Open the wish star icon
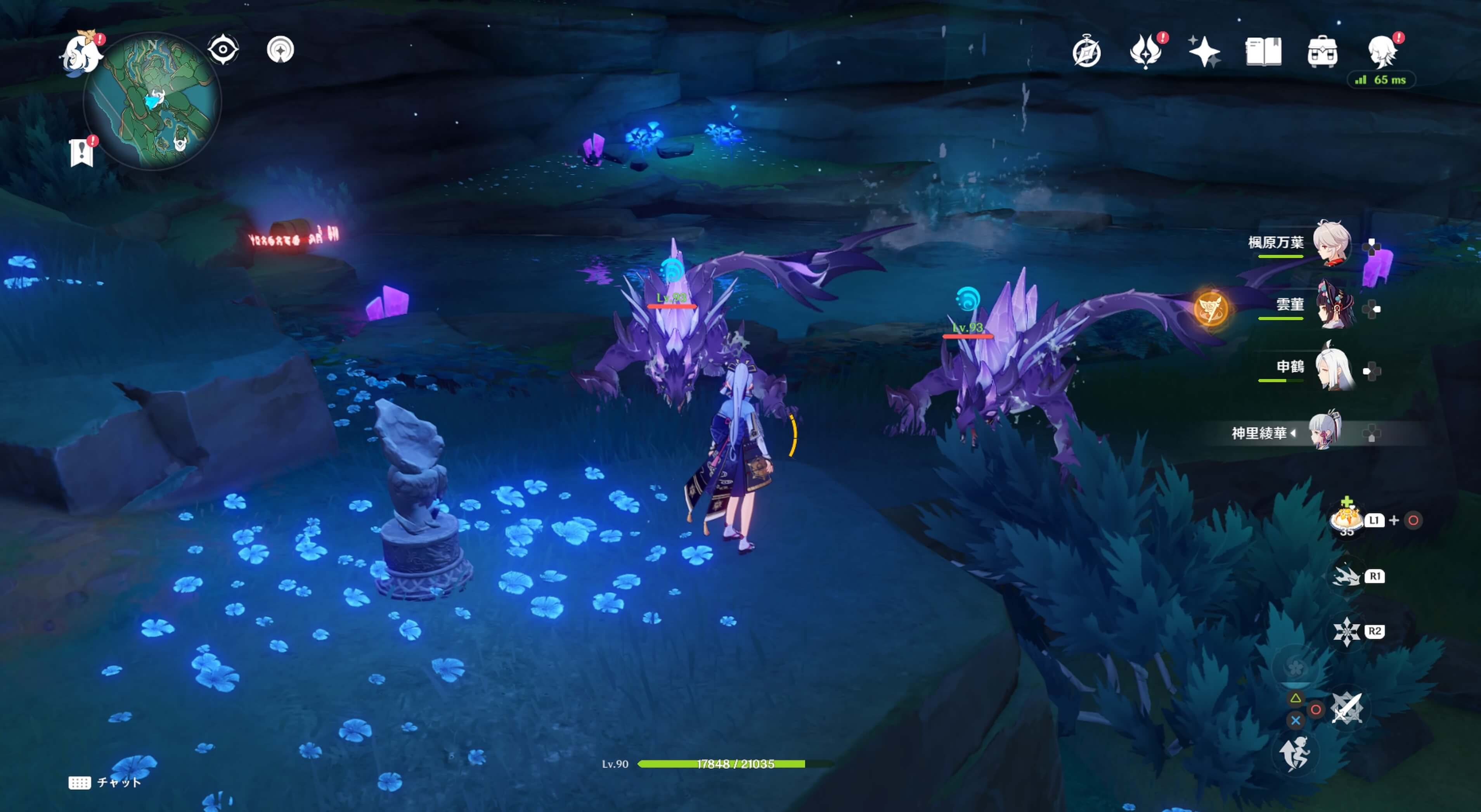 [1204, 52]
